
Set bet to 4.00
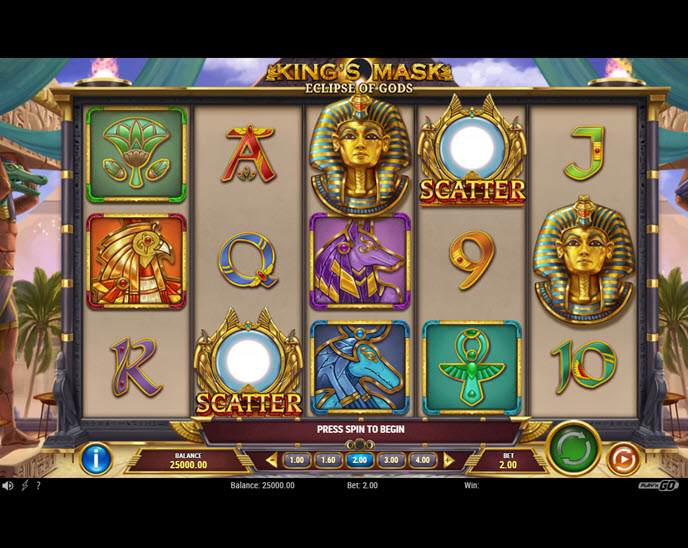click(423, 461)
